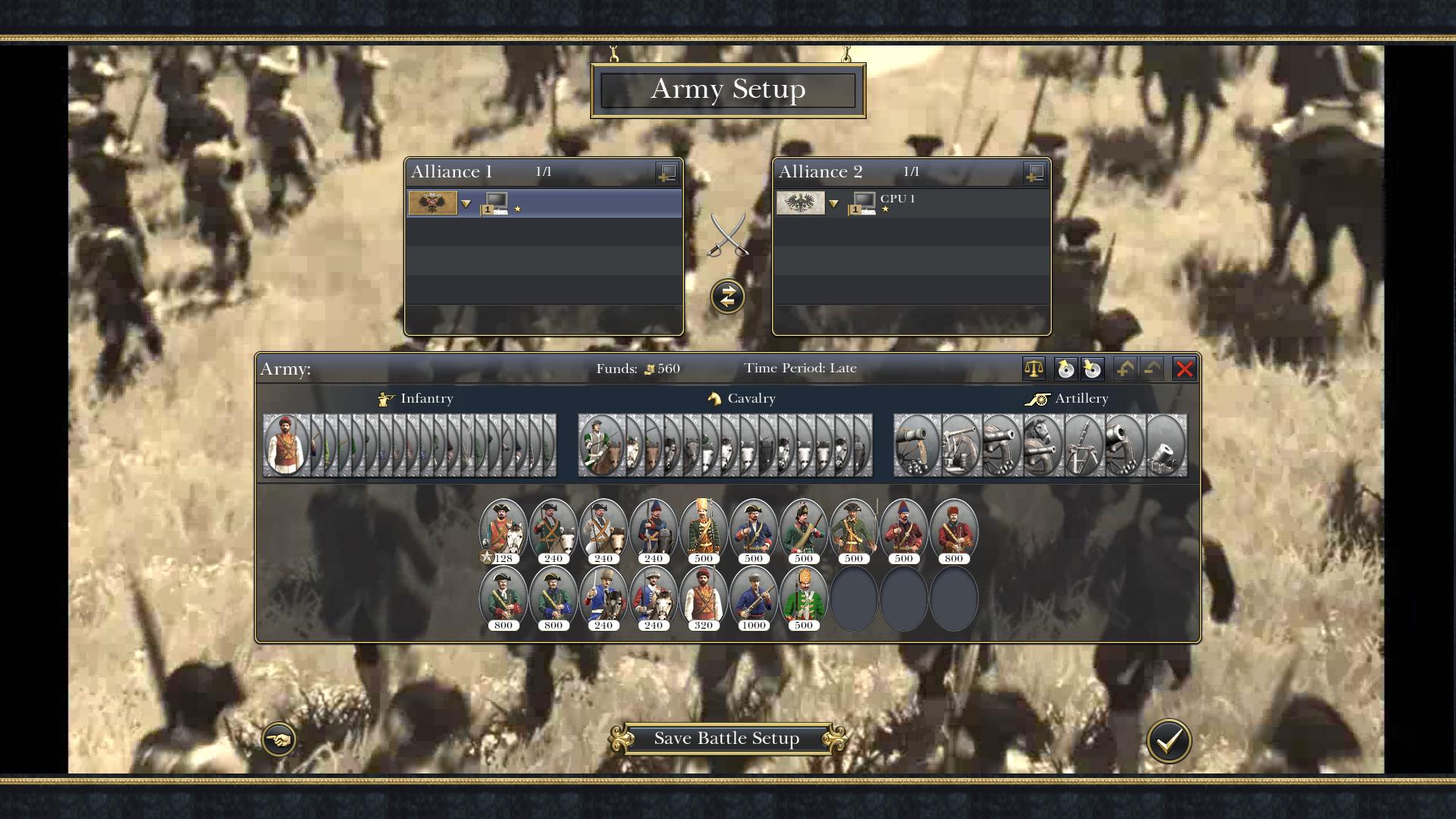Viewport: 1456px width, 819px height.
Task: Choose the mortar artillery unit
Action: click(x=1165, y=445)
